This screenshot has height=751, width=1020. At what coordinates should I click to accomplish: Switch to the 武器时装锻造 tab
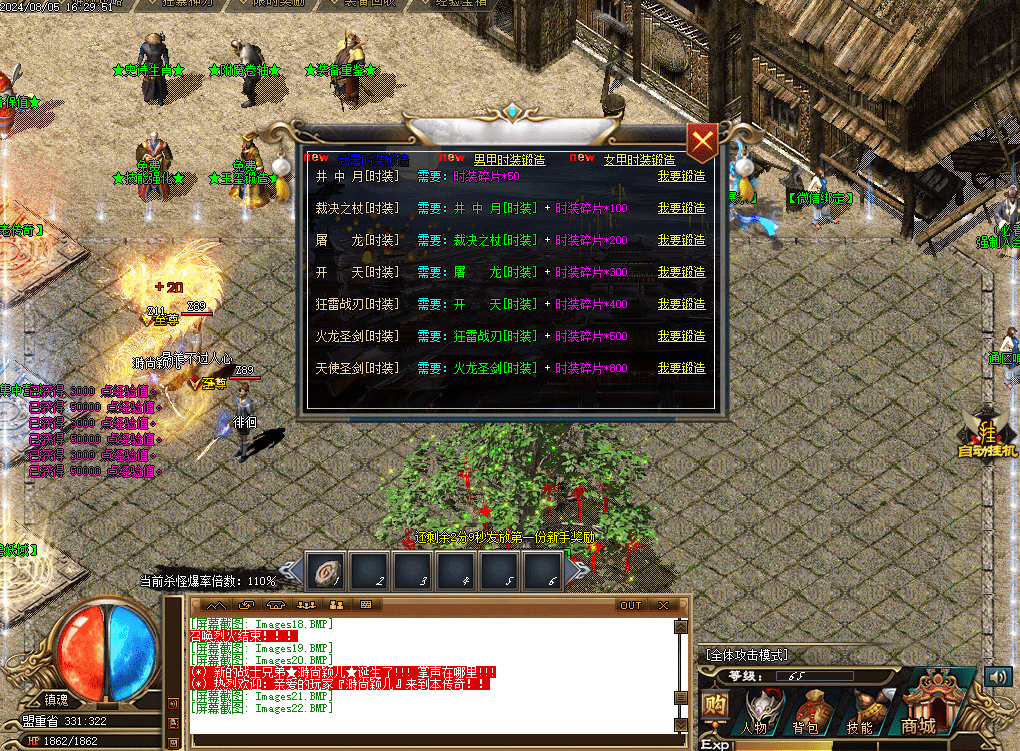(372, 160)
